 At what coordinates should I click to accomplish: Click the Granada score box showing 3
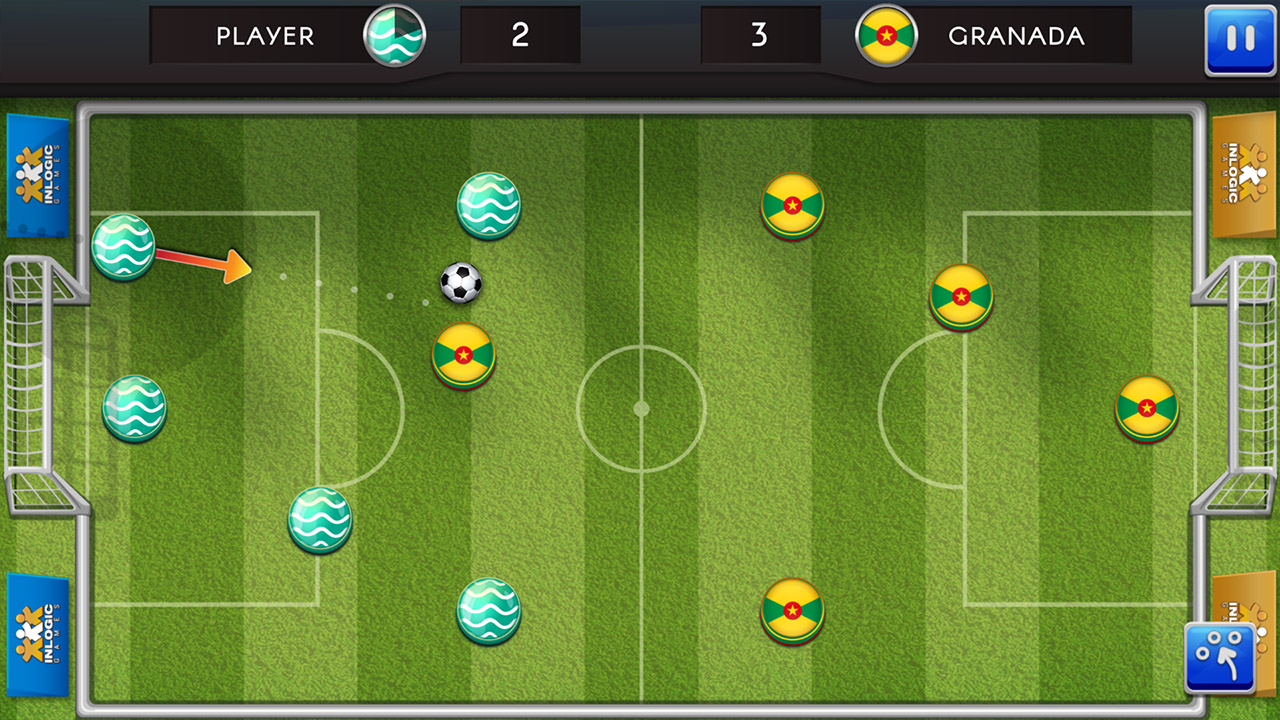761,35
